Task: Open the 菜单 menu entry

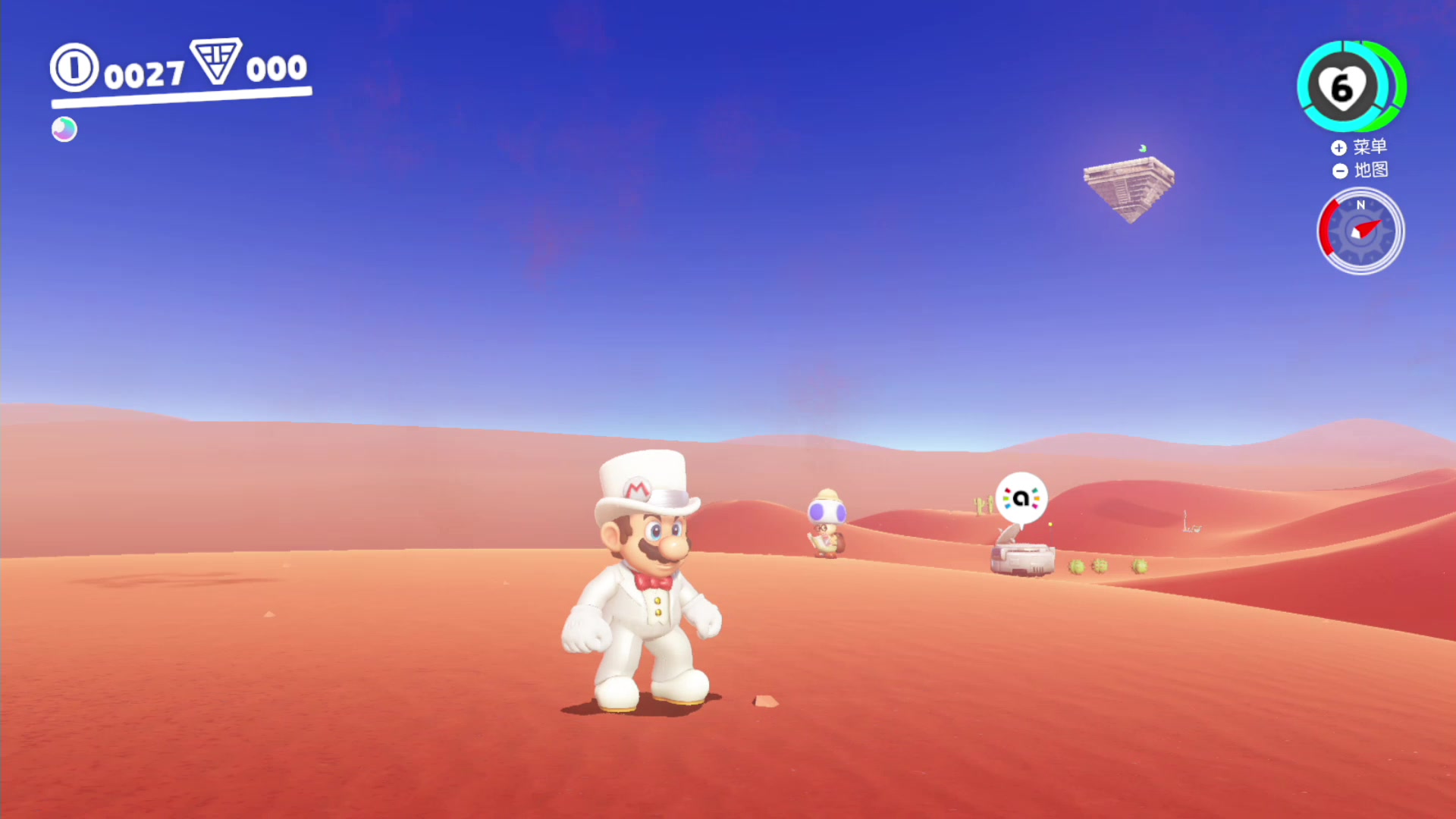Action: 1371,147
